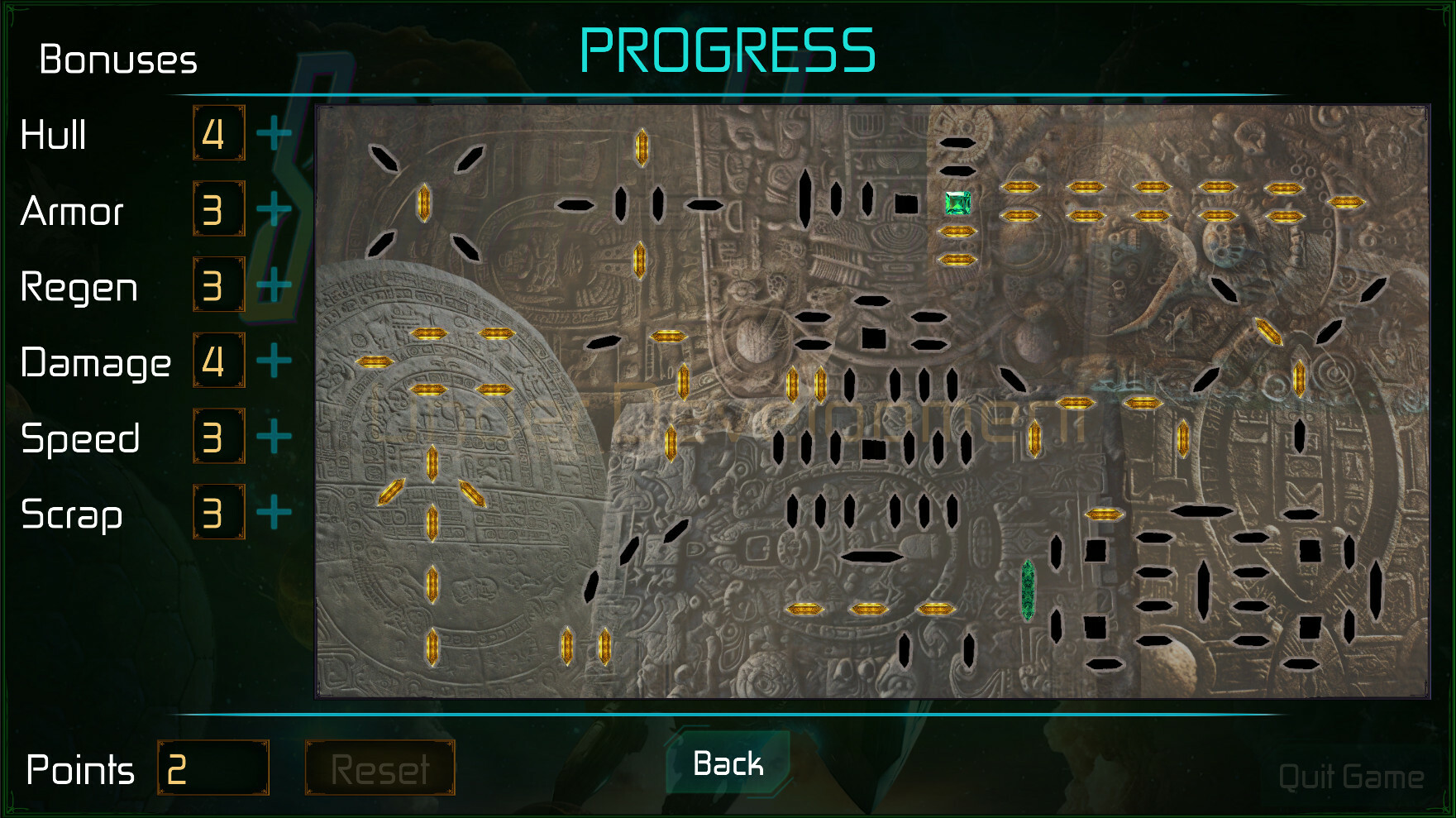Click the Reset button
This screenshot has height=818, width=1456.
pos(380,768)
